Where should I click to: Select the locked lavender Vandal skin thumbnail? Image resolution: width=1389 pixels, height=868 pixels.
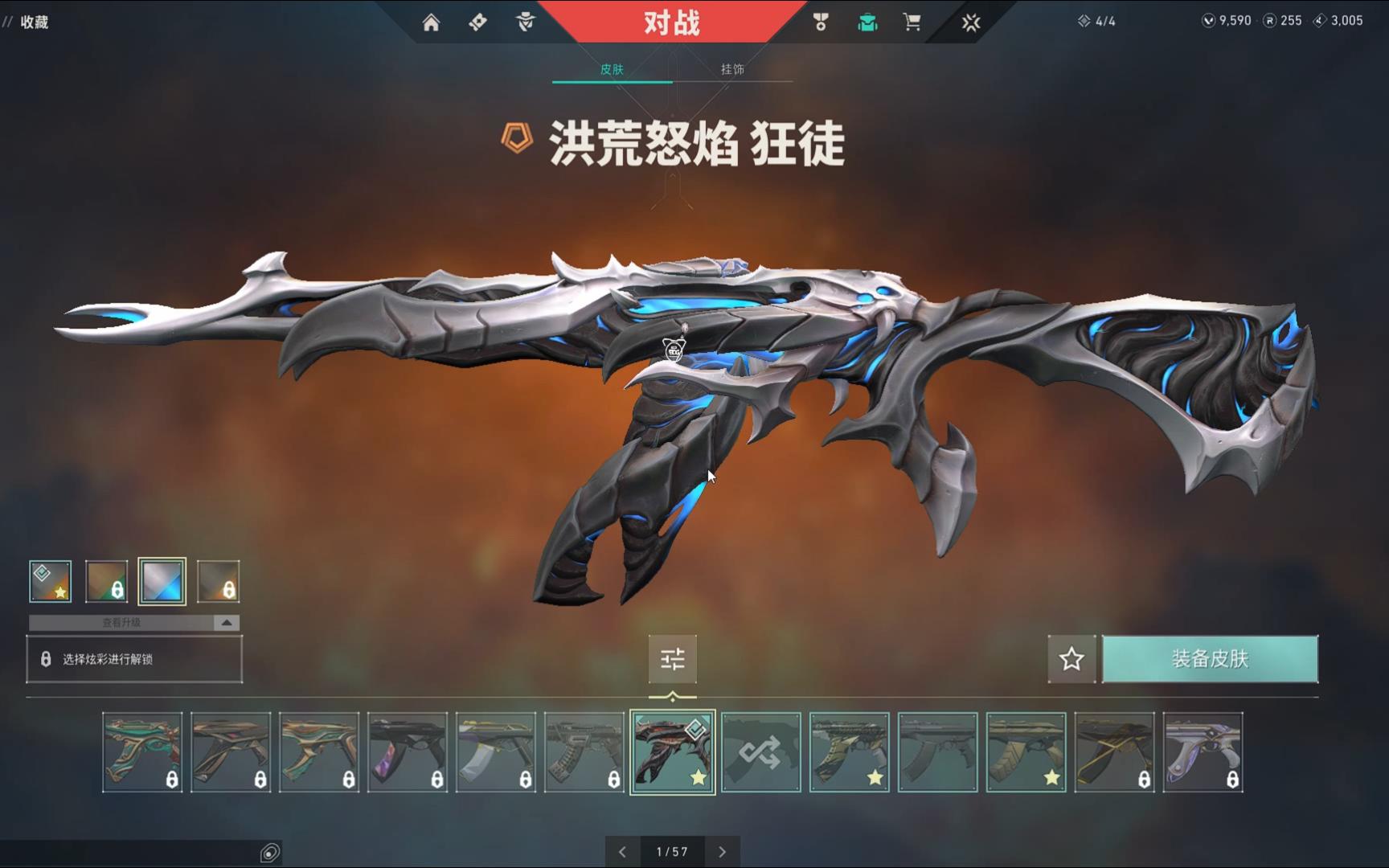click(1203, 752)
